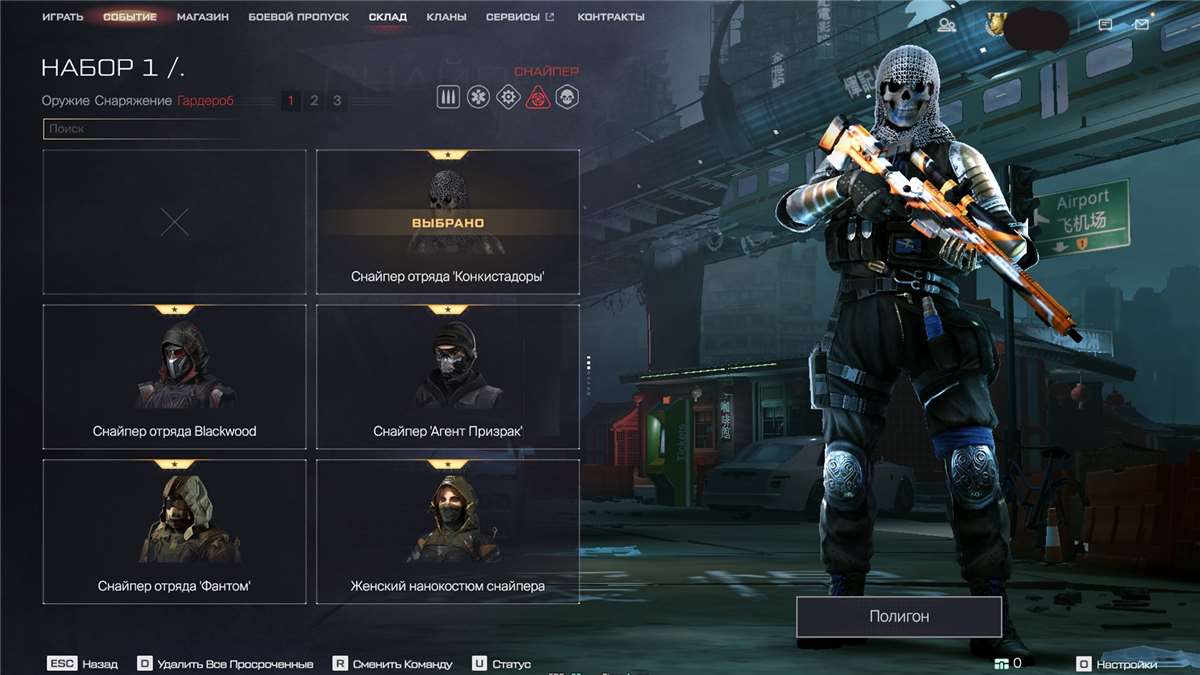Open the Контракты page

tap(611, 17)
